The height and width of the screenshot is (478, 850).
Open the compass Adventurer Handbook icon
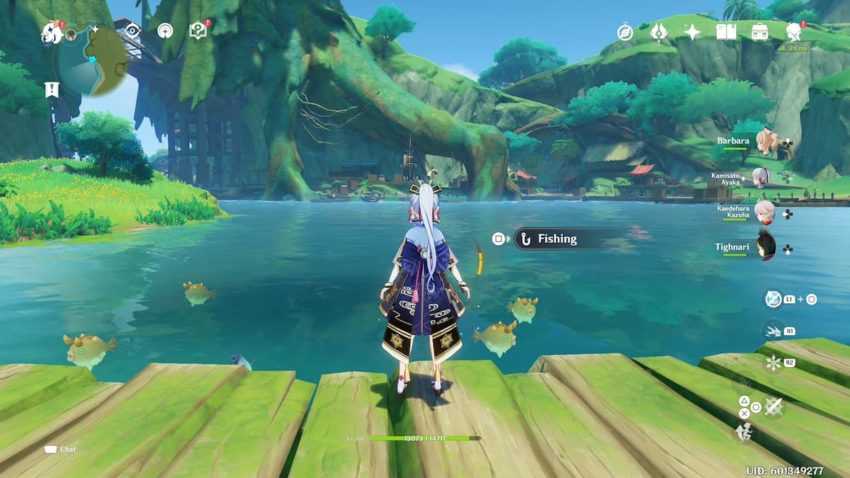coord(625,32)
